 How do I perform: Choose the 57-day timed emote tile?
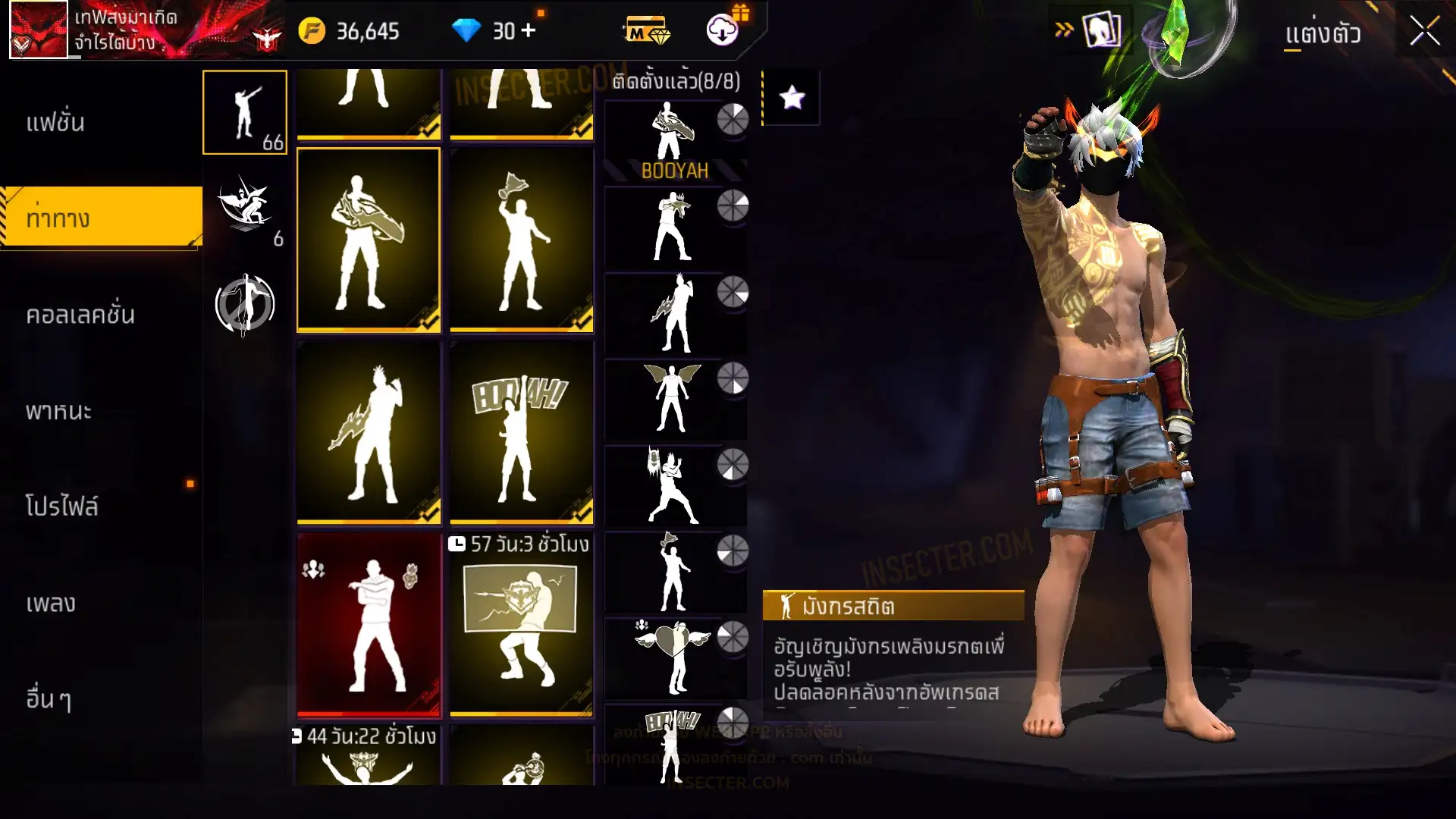[x=522, y=625]
